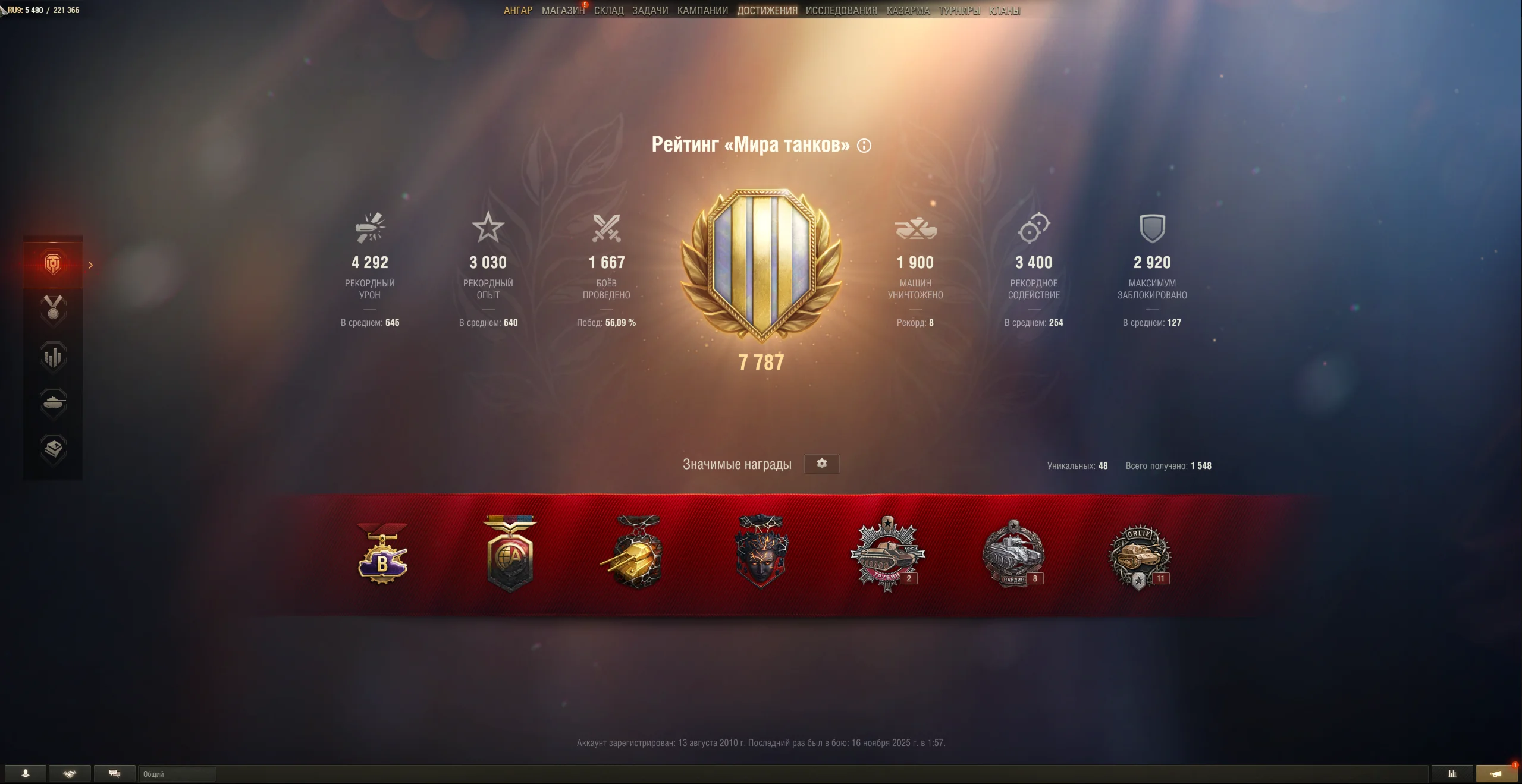1522x784 pixels.
Task: Expand the sidebar with the arrow chevron
Action: (x=90, y=265)
